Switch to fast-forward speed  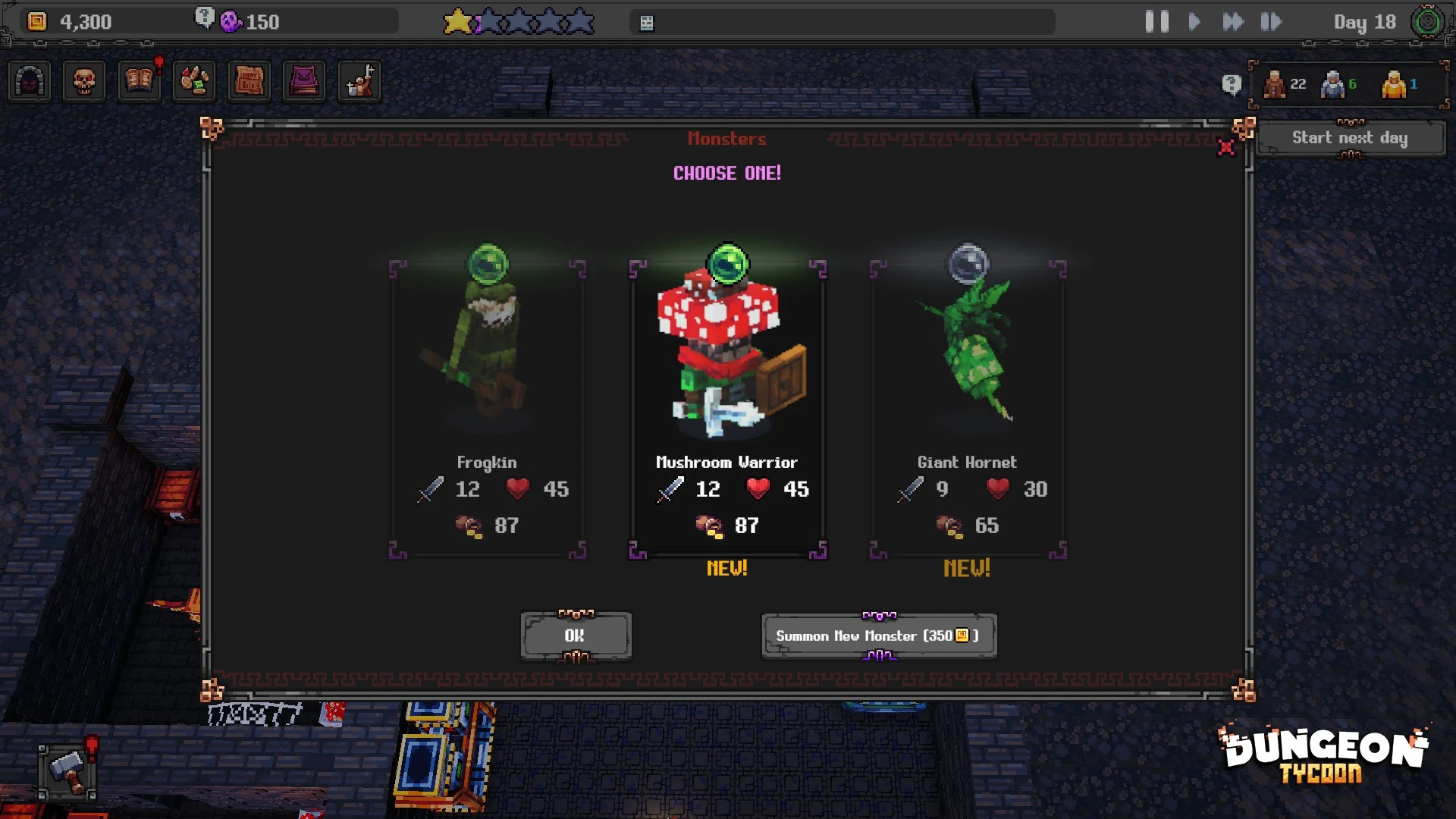[x=1233, y=21]
